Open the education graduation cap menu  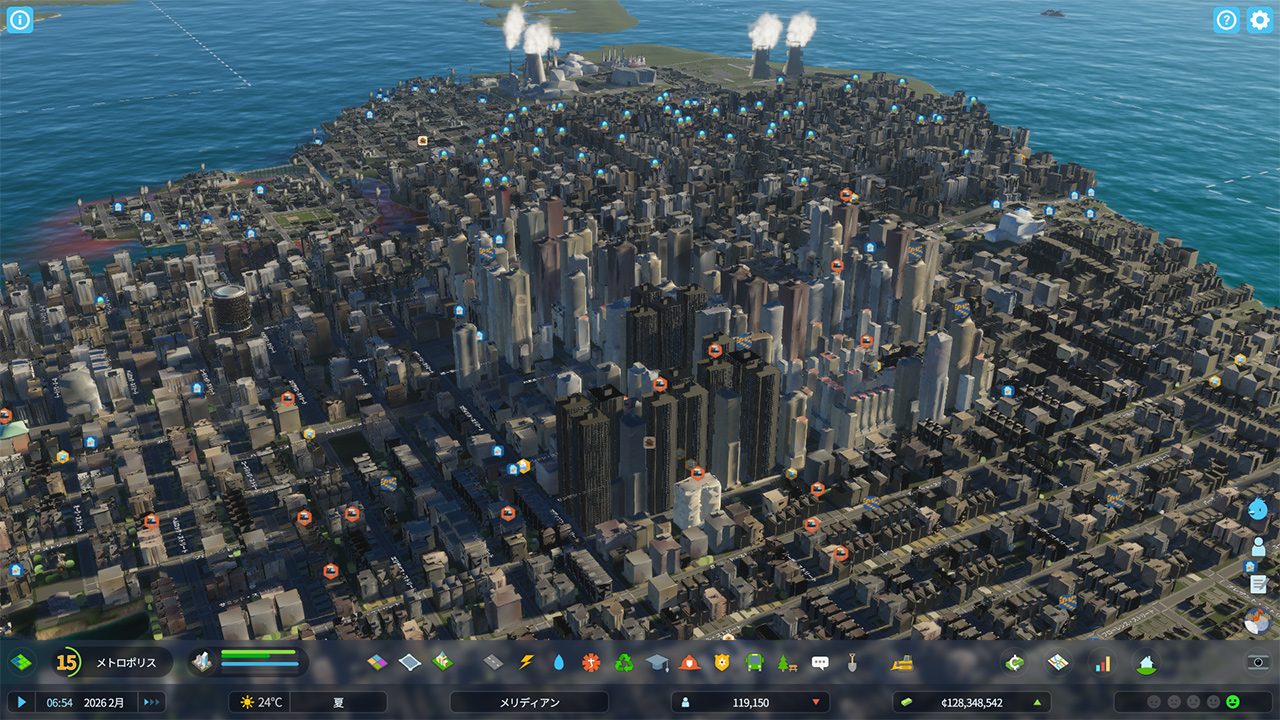coord(656,662)
